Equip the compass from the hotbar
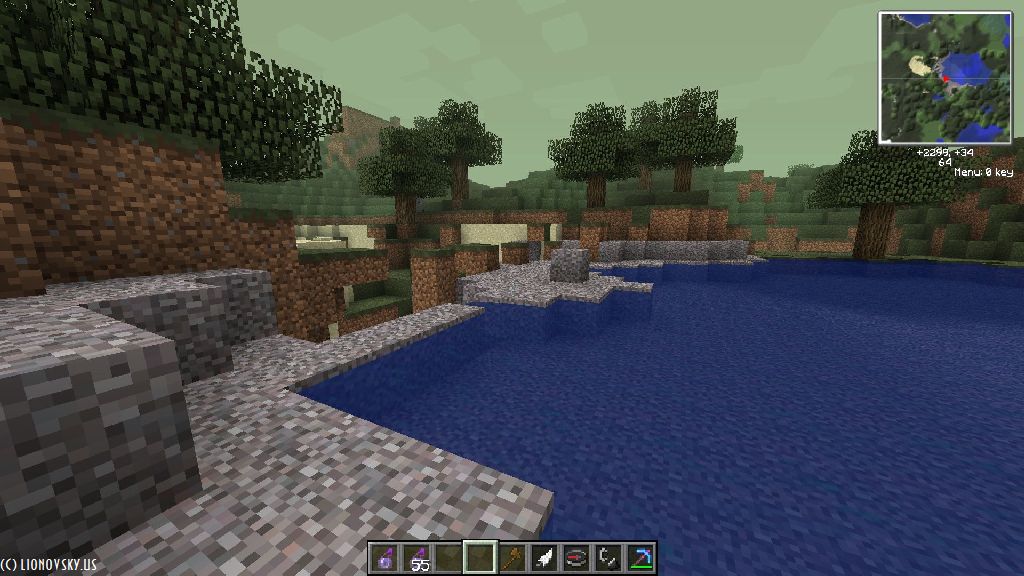 click(576, 558)
